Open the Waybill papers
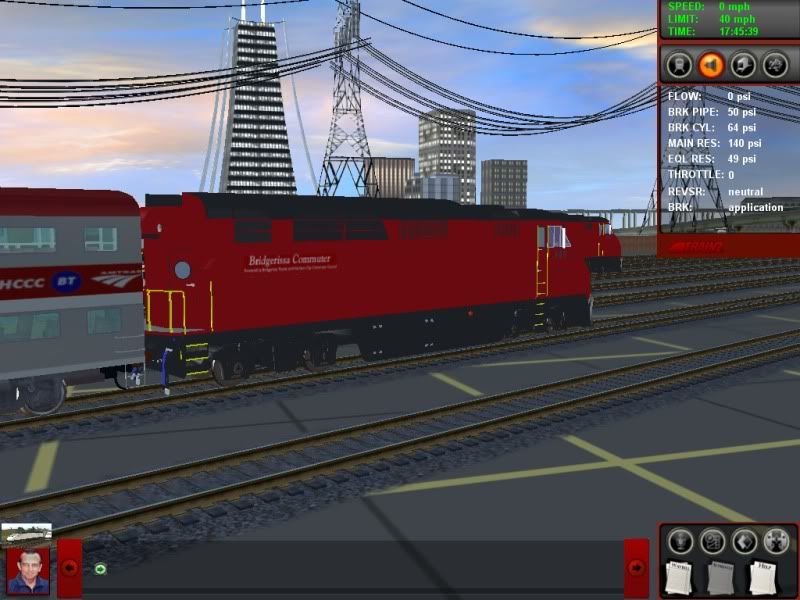800x600 pixels. click(x=680, y=578)
